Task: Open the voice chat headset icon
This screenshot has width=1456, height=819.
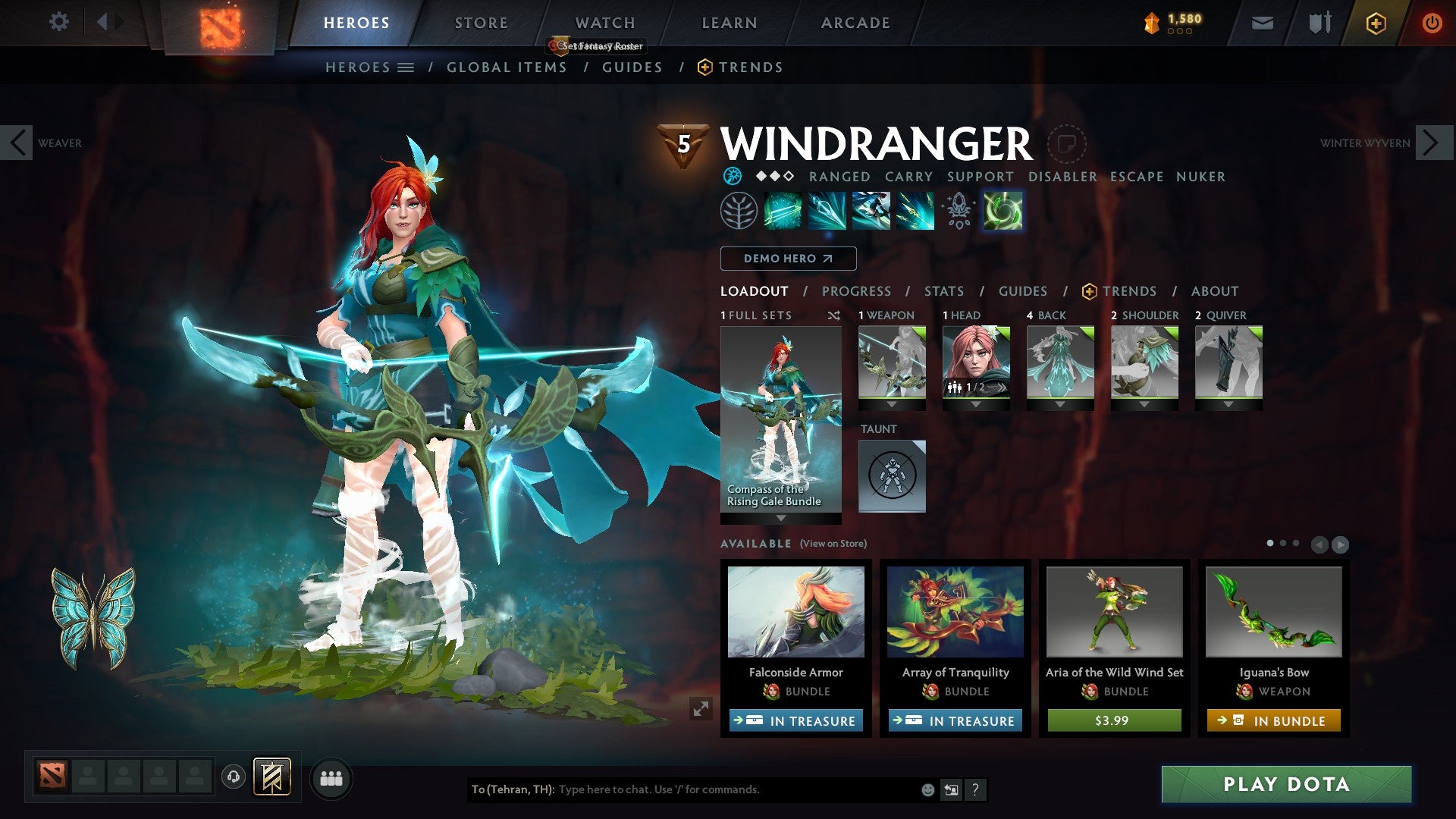Action: (234, 778)
